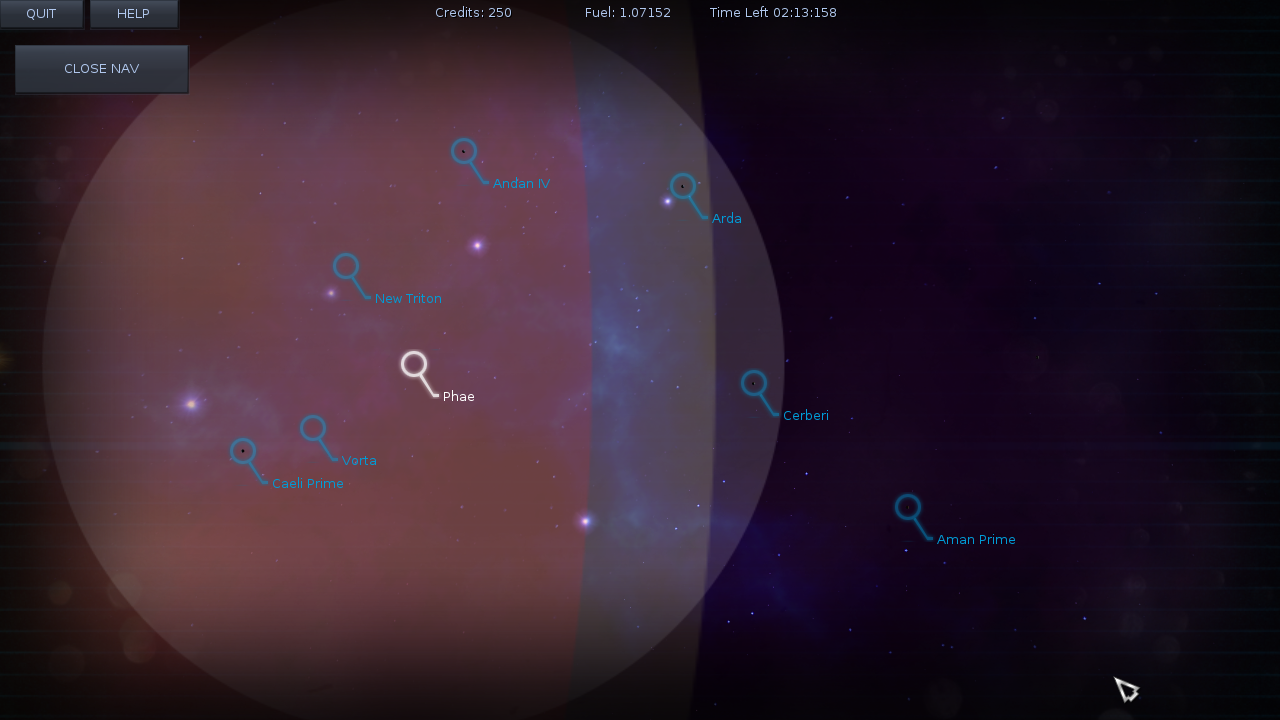This screenshot has height=720, width=1280.
Task: Select the Vorta system marker
Action: [313, 428]
